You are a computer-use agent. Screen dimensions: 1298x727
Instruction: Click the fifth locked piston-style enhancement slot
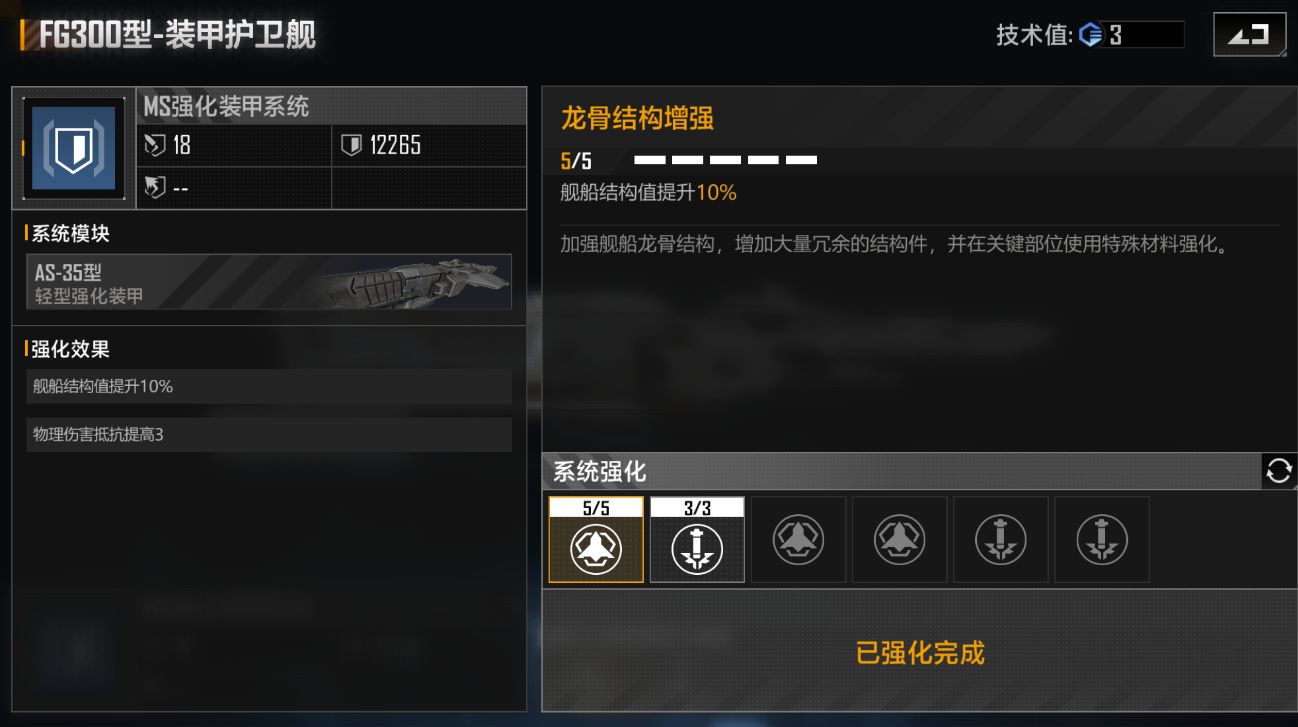click(x=1000, y=539)
